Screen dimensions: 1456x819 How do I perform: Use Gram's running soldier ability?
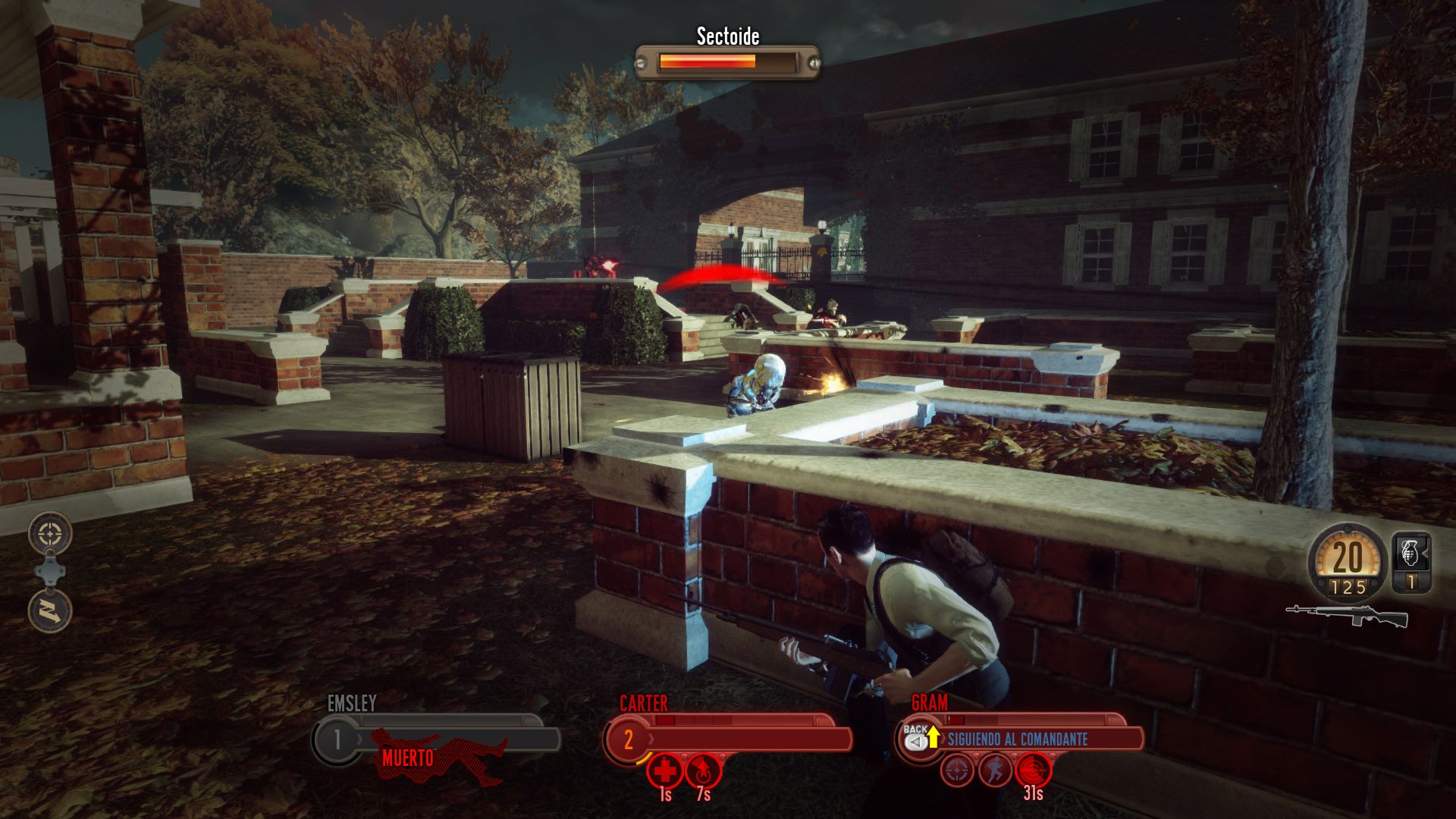[995, 770]
